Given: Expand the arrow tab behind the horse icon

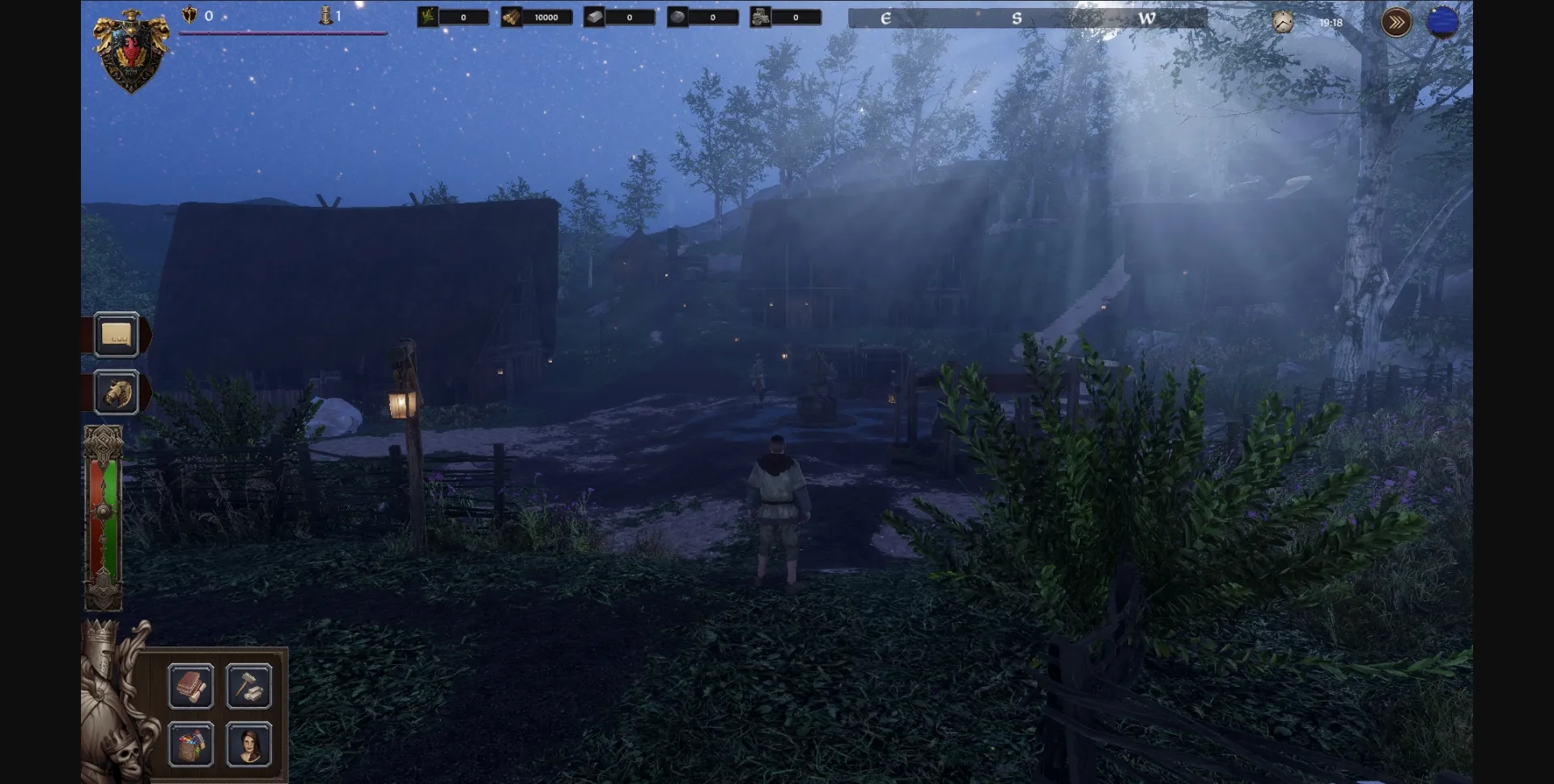Looking at the screenshot, I should pos(146,392).
